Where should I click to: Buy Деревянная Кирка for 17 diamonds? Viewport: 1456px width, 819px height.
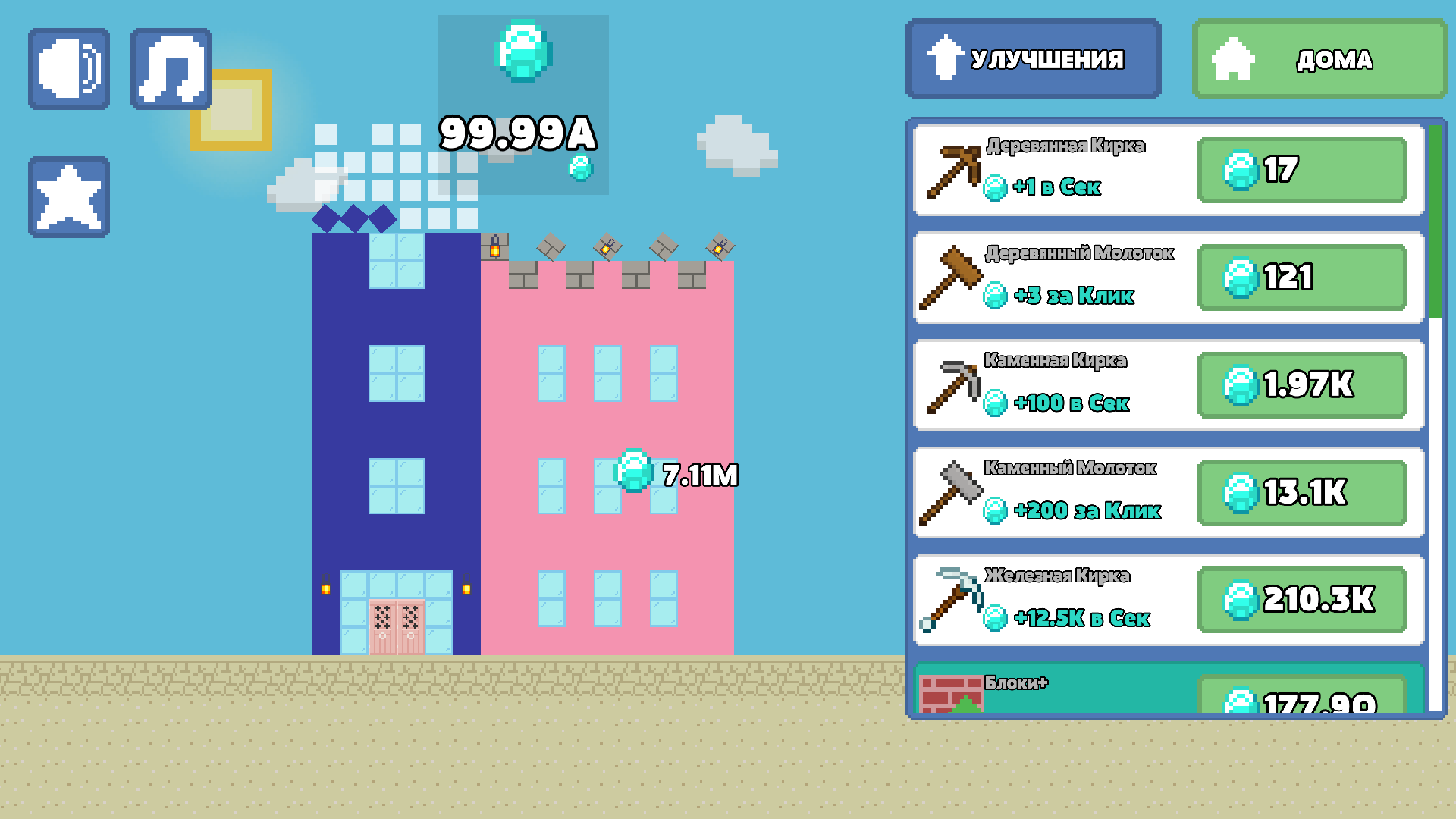click(1301, 171)
